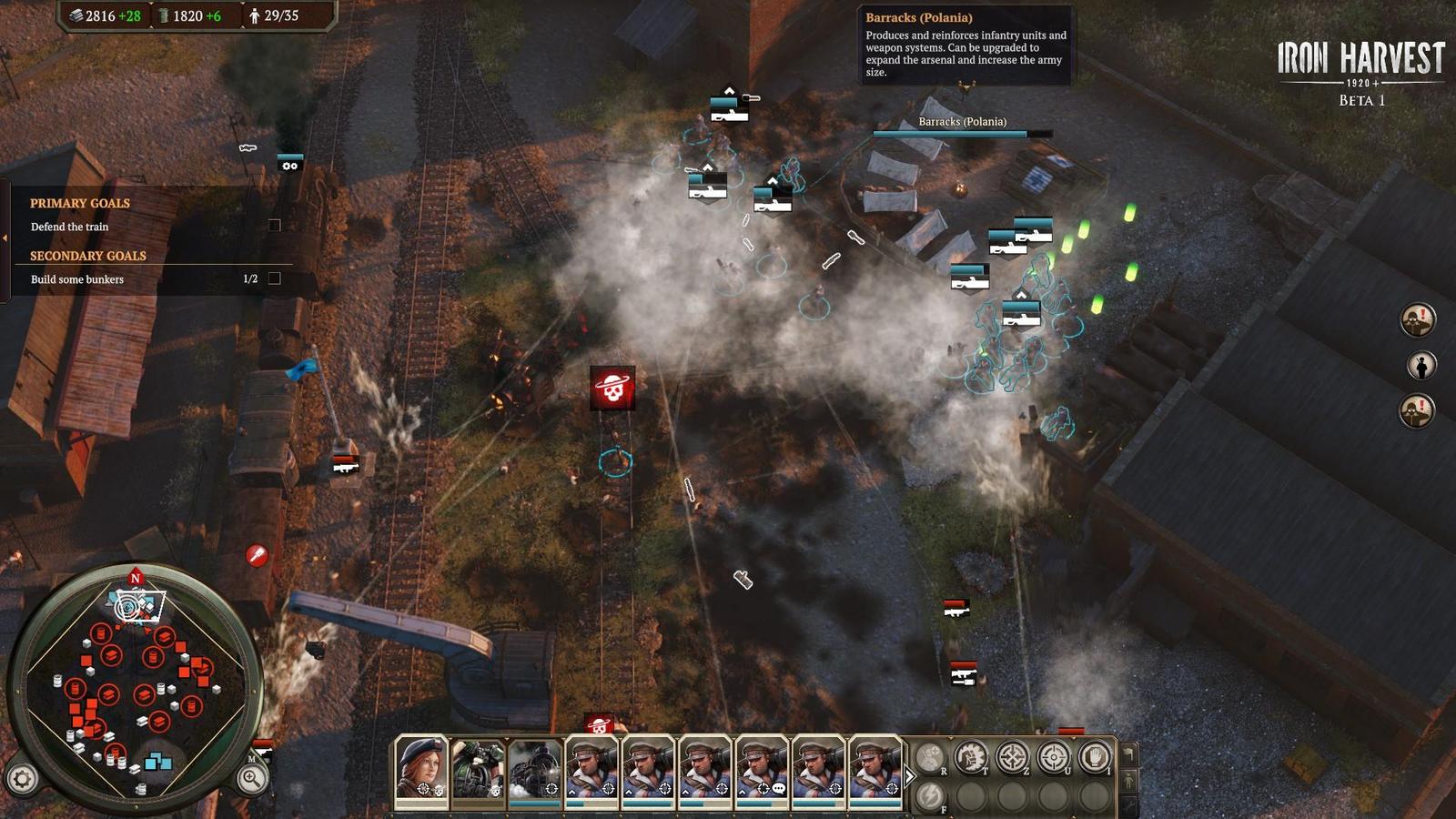Click the minimap magnifier zoom button
1456x819 pixels.
point(251,777)
